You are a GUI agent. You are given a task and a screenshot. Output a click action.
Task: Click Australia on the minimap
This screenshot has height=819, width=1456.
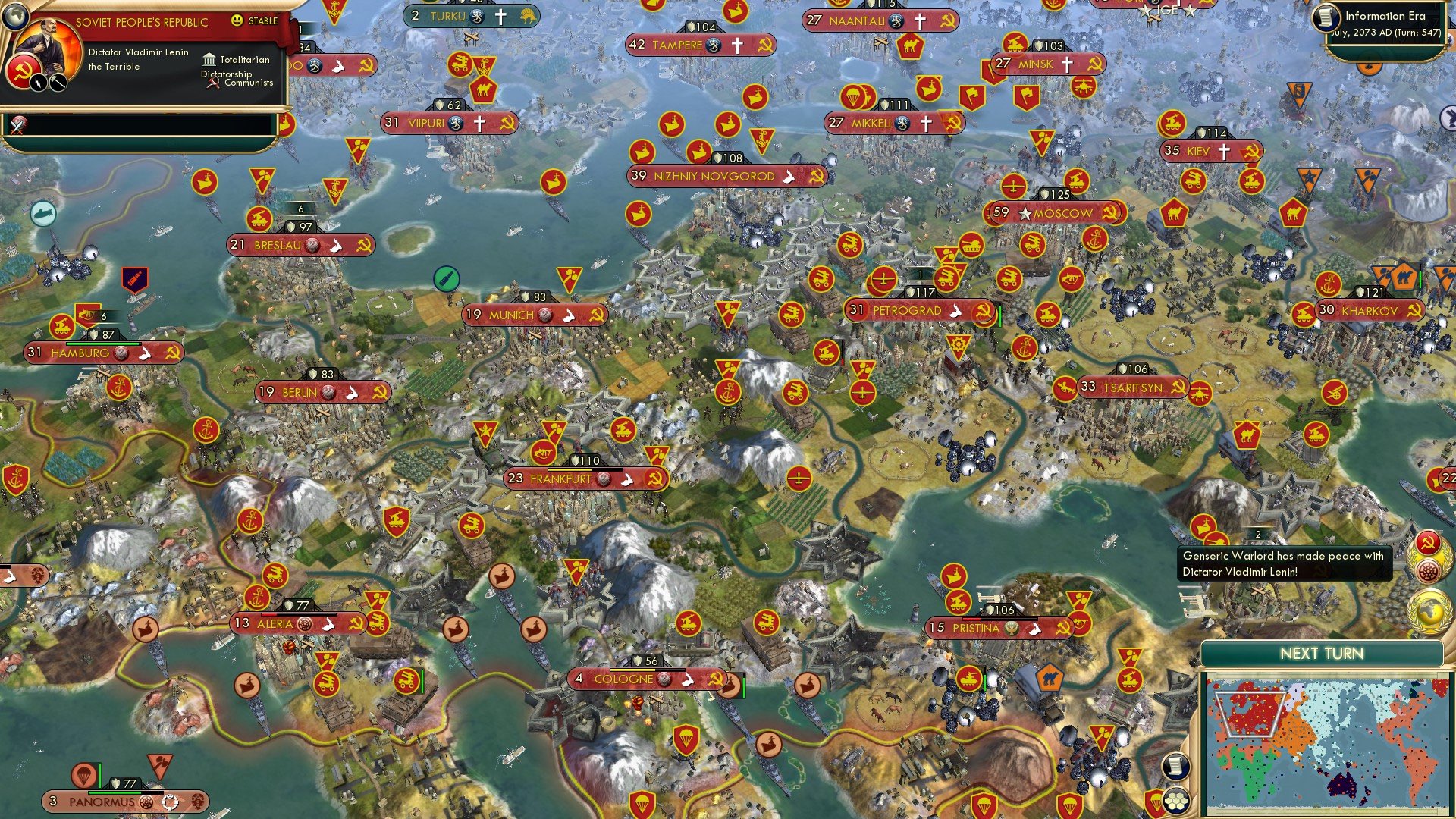tap(1341, 785)
